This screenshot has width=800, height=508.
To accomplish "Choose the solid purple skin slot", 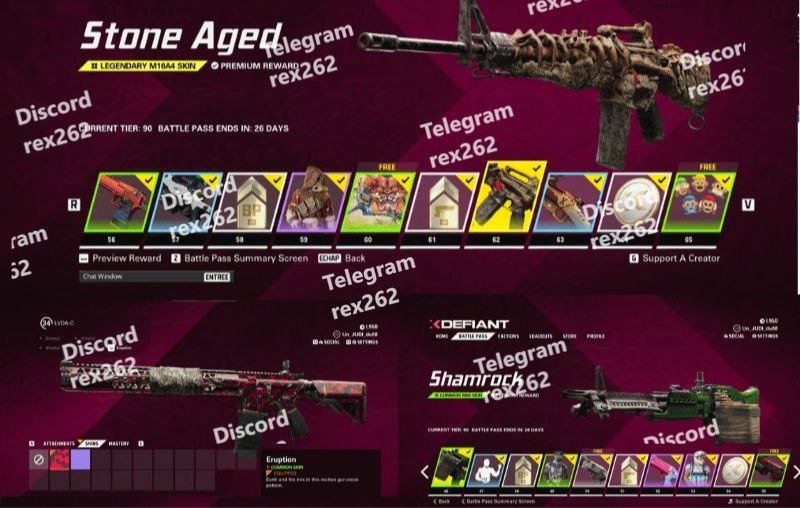I will pos(80,459).
